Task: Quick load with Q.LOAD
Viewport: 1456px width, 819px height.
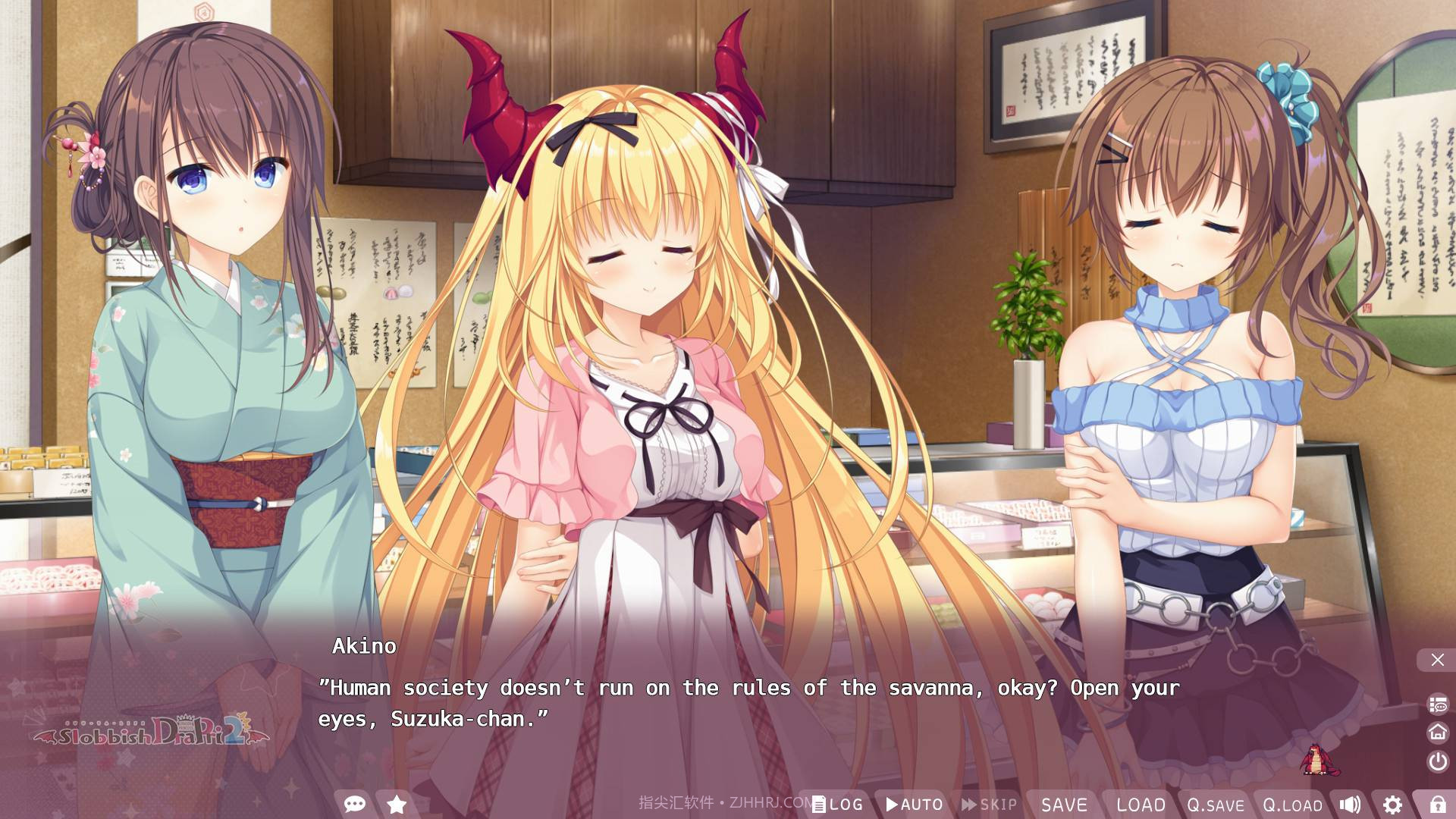Action: [1292, 805]
